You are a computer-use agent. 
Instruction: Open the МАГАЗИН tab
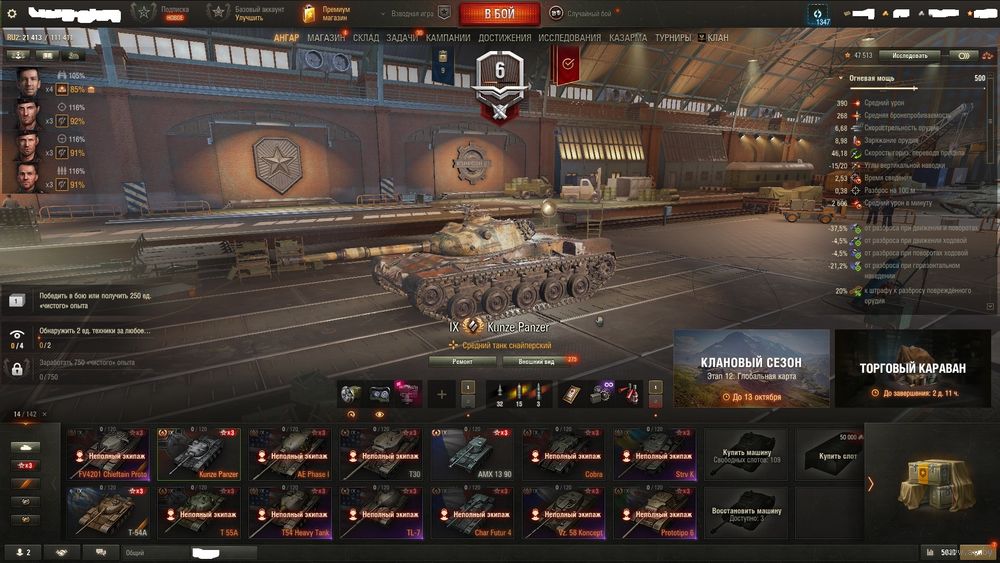326,38
